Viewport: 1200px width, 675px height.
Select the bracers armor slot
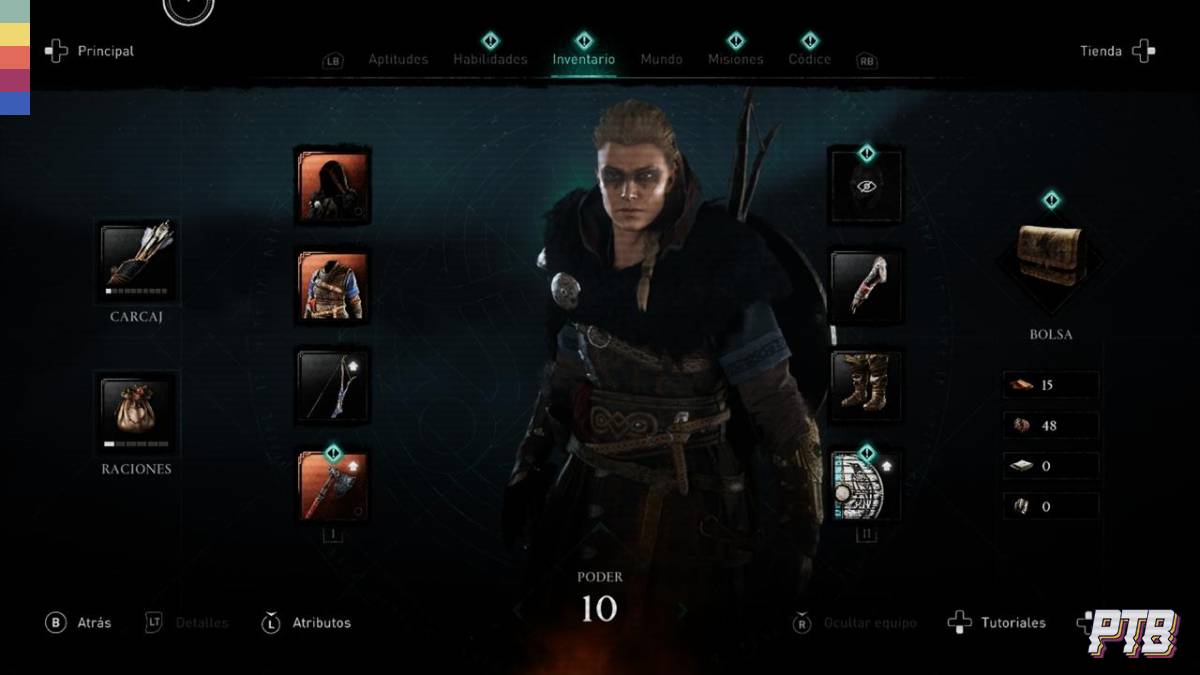(866, 286)
